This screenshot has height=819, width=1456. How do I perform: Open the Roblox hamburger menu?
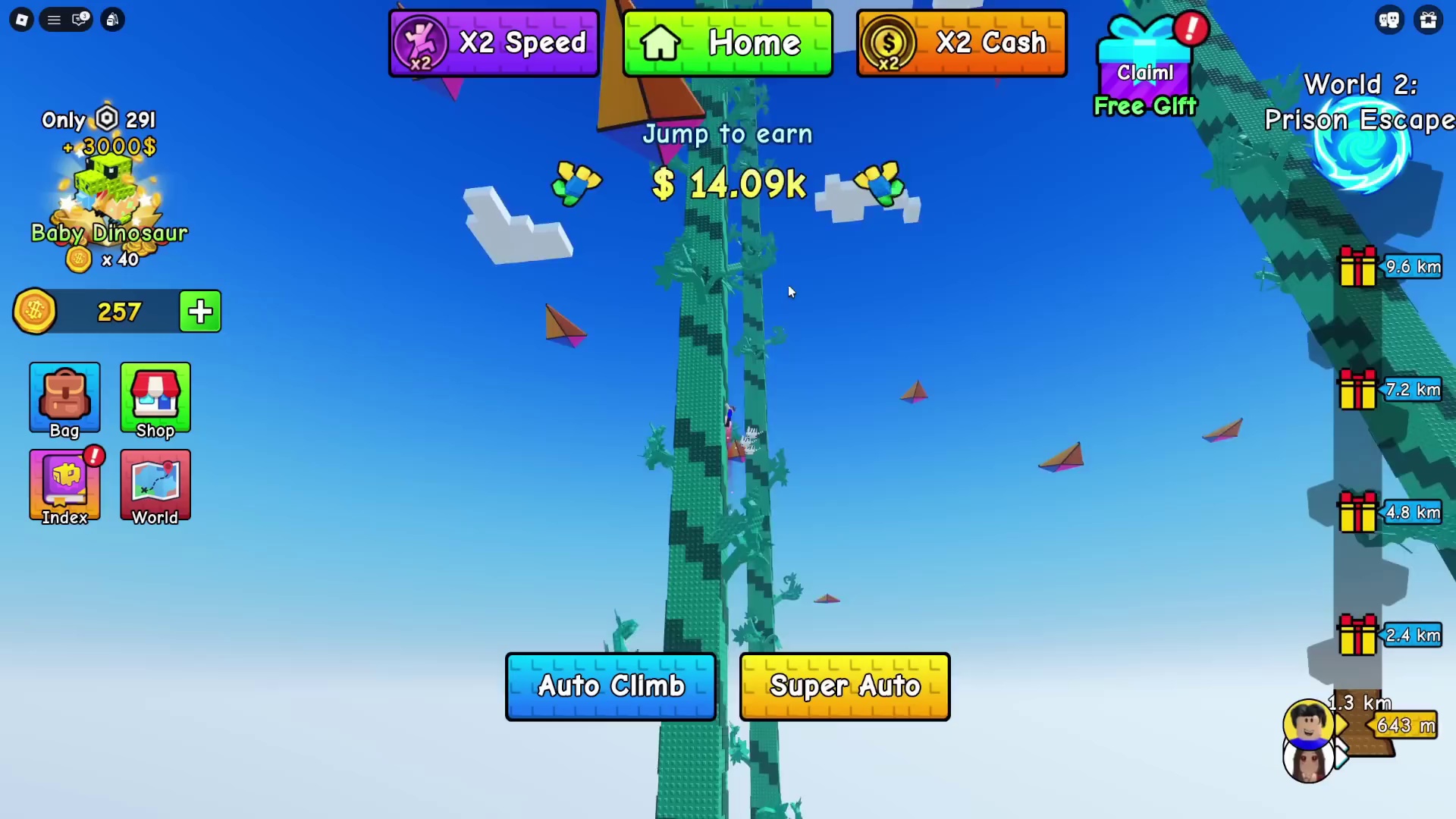coord(54,20)
